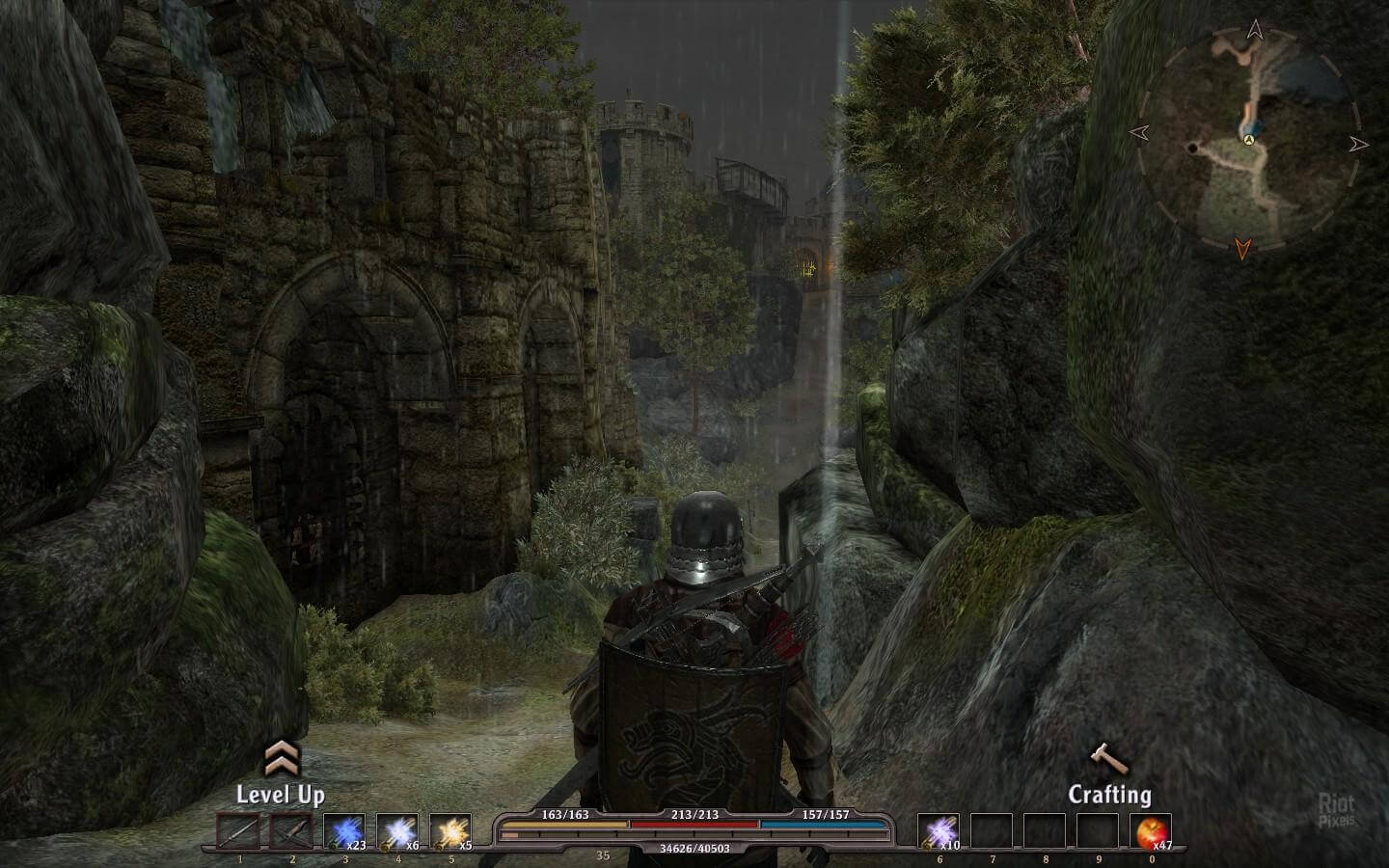Use the white scroll with 6 charges
The image size is (1389, 868).
(396, 831)
